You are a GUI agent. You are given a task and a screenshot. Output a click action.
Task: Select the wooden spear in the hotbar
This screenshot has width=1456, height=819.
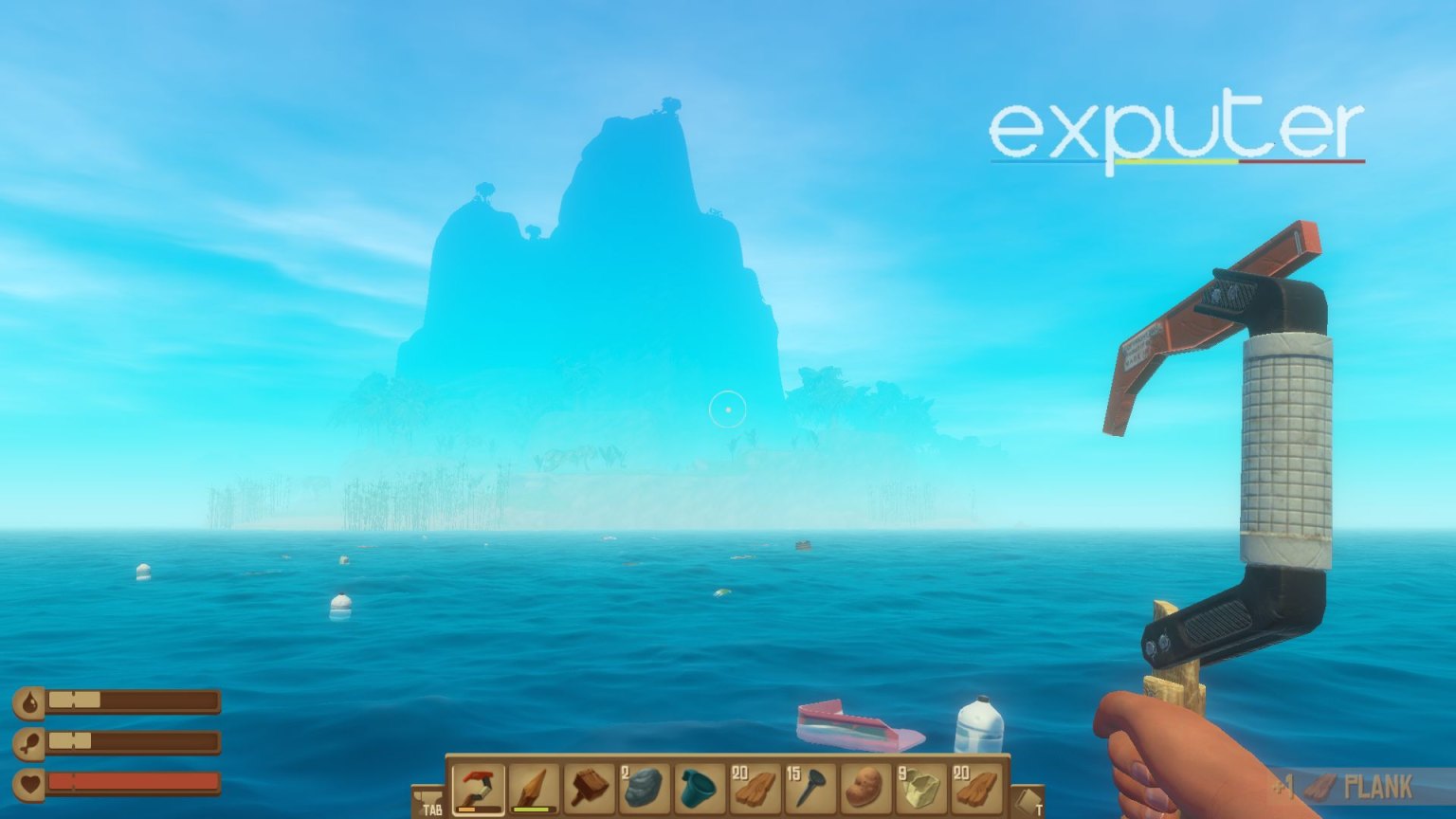534,788
